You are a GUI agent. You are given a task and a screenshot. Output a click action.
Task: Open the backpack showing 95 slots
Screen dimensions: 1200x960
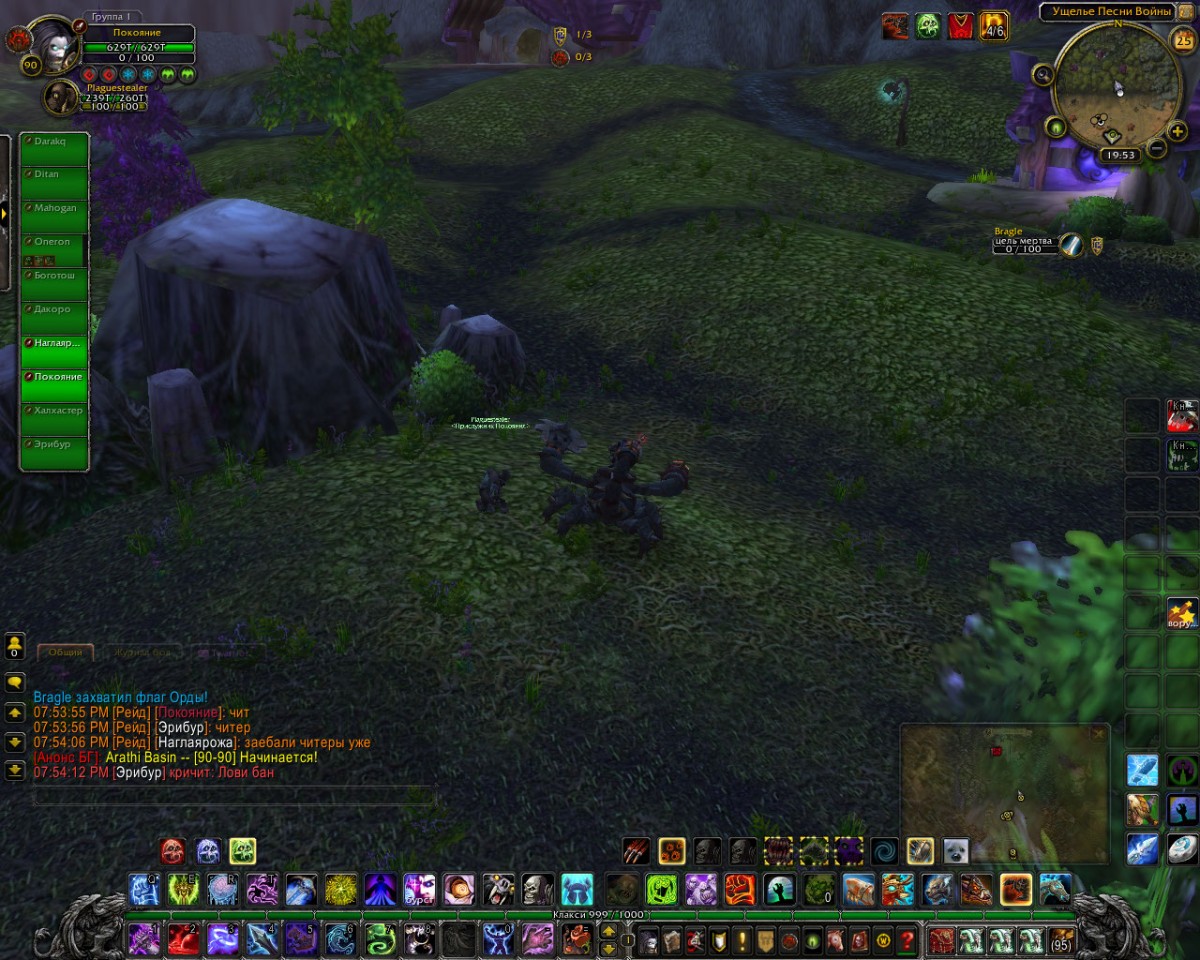(x=1061, y=941)
